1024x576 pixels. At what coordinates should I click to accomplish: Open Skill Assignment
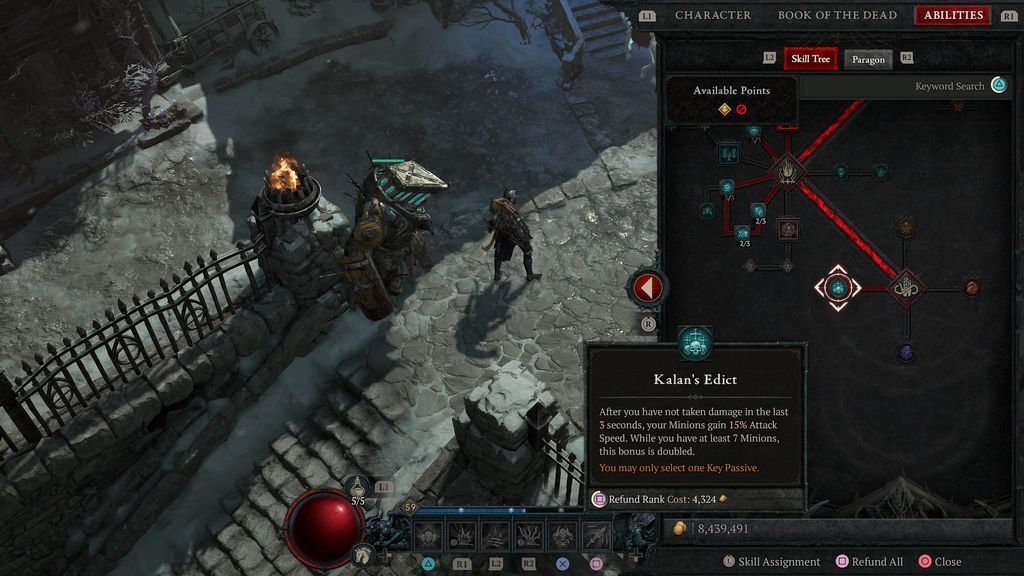pyautogui.click(x=771, y=562)
